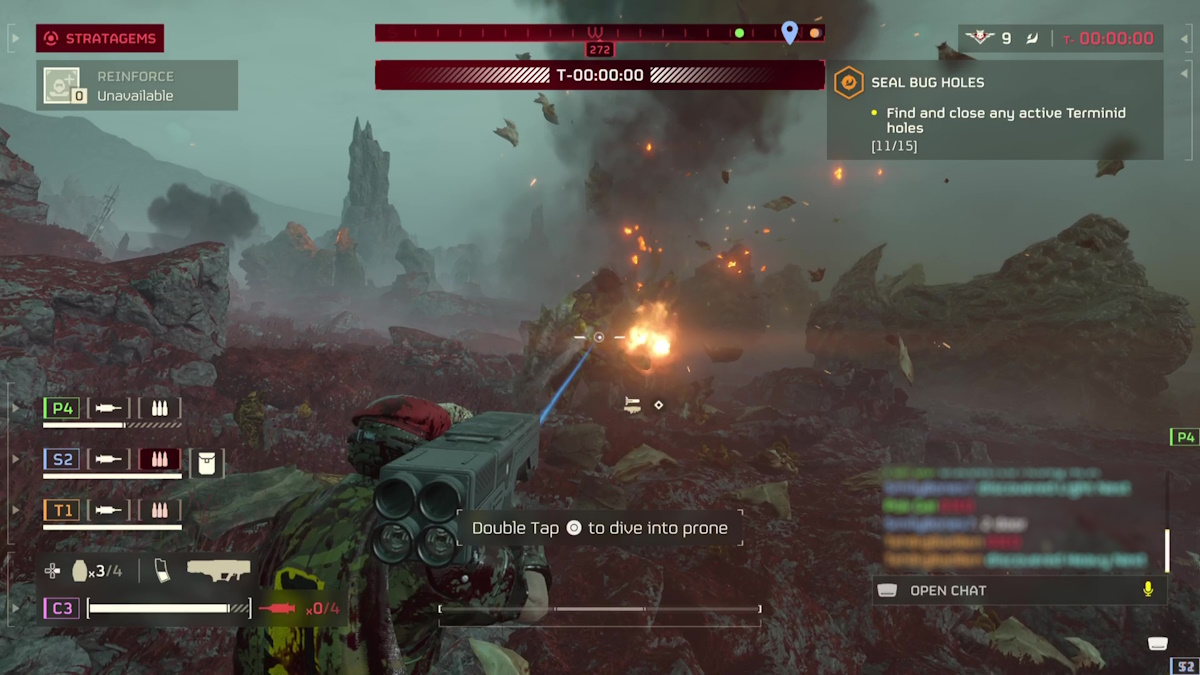Click S2's red low-ammo icon
Screen dimensions: 1200x675
pyautogui.click(x=159, y=459)
